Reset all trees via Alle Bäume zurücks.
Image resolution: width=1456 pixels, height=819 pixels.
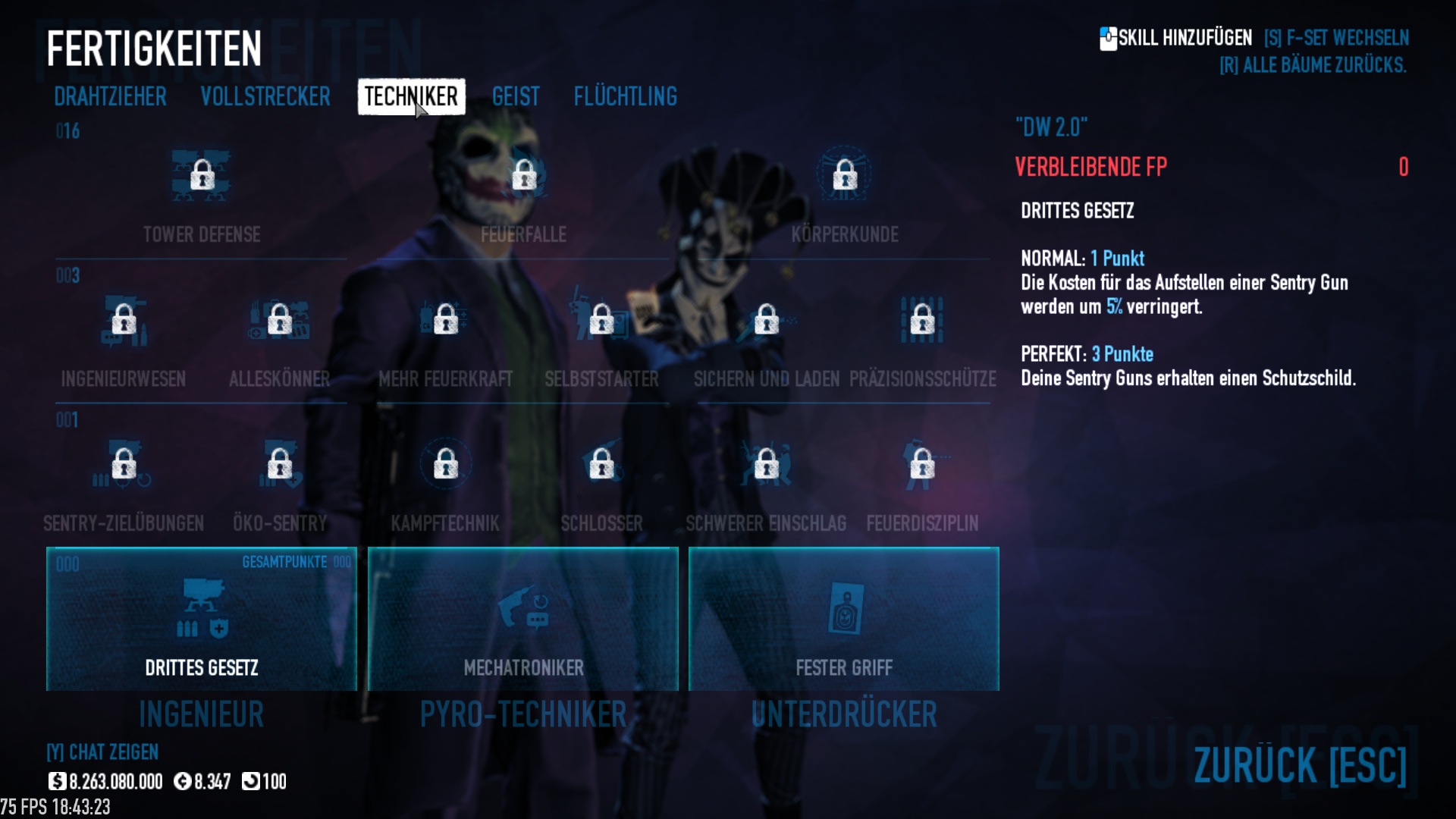(1313, 66)
